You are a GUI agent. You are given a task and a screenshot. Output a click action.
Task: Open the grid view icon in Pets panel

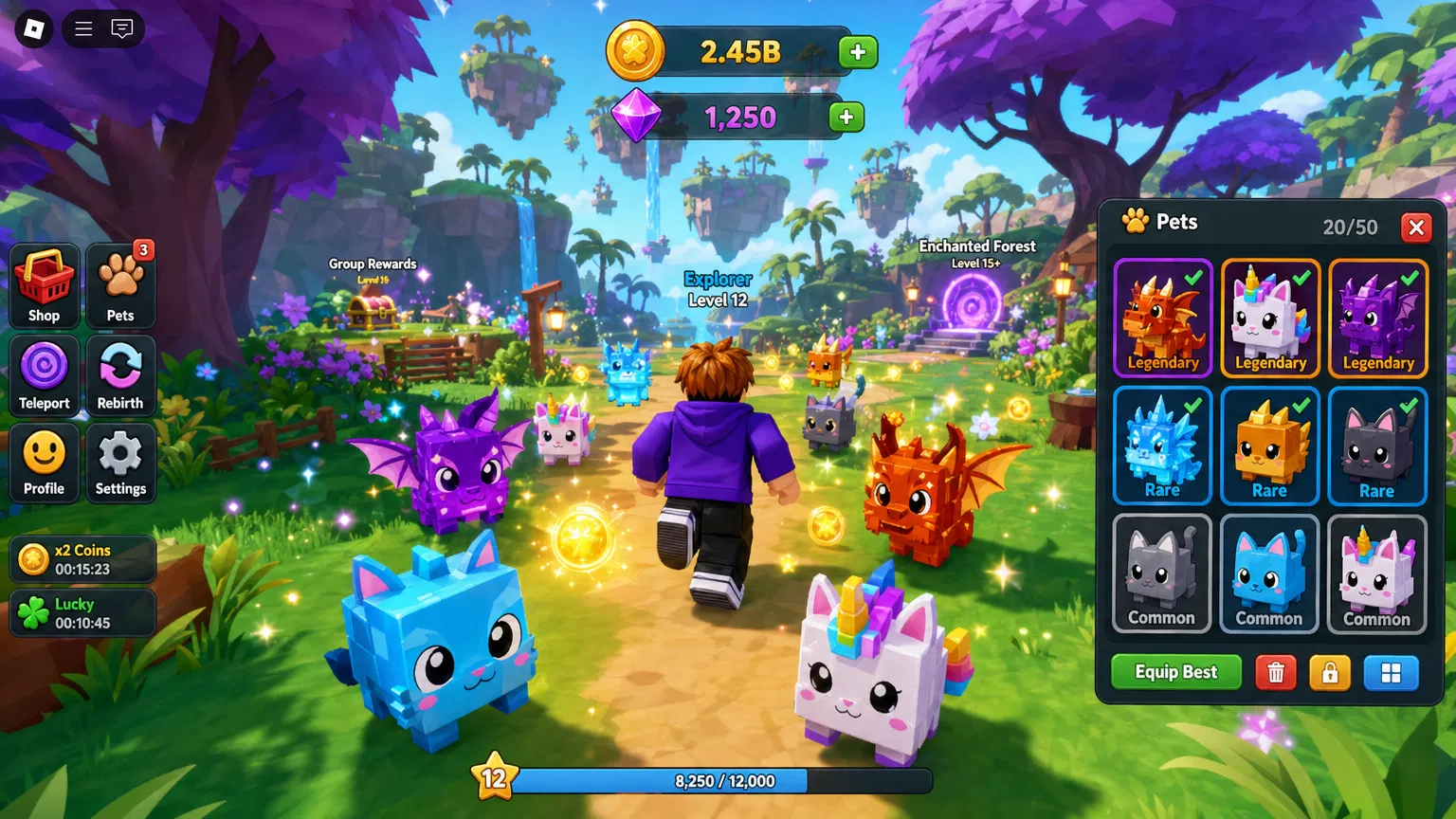pyautogui.click(x=1392, y=672)
